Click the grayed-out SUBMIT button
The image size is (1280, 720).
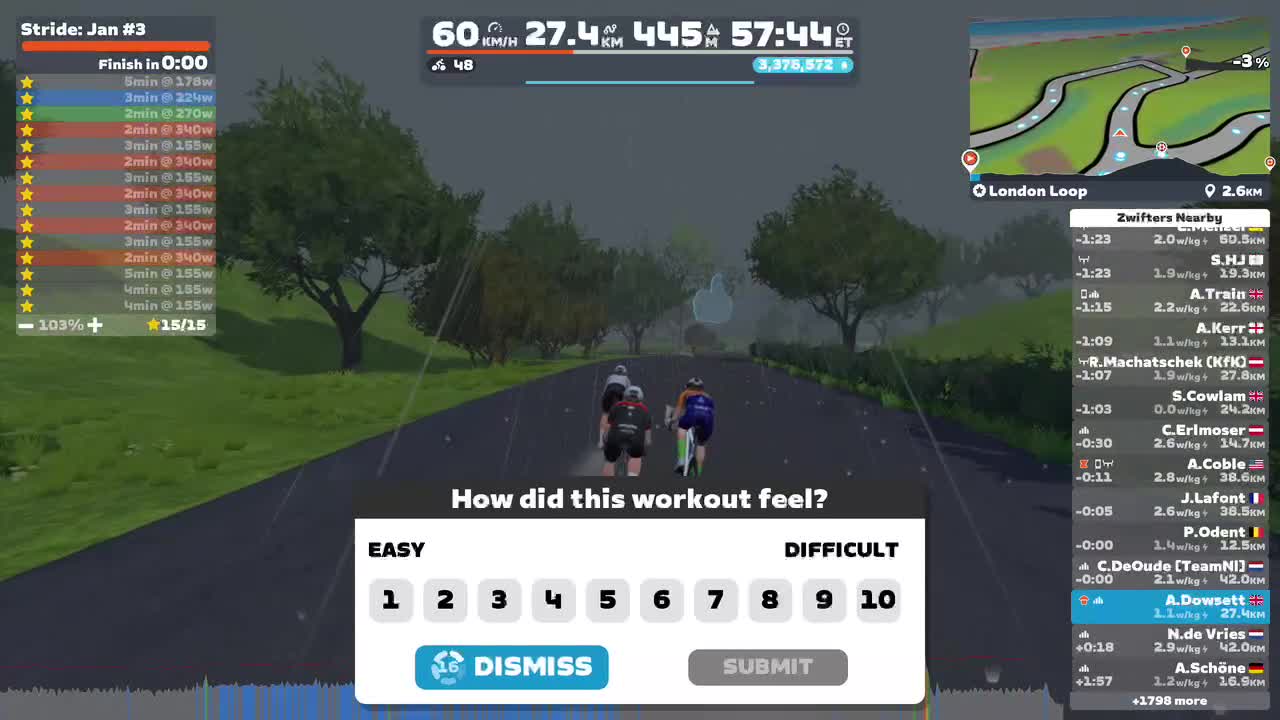tap(767, 667)
